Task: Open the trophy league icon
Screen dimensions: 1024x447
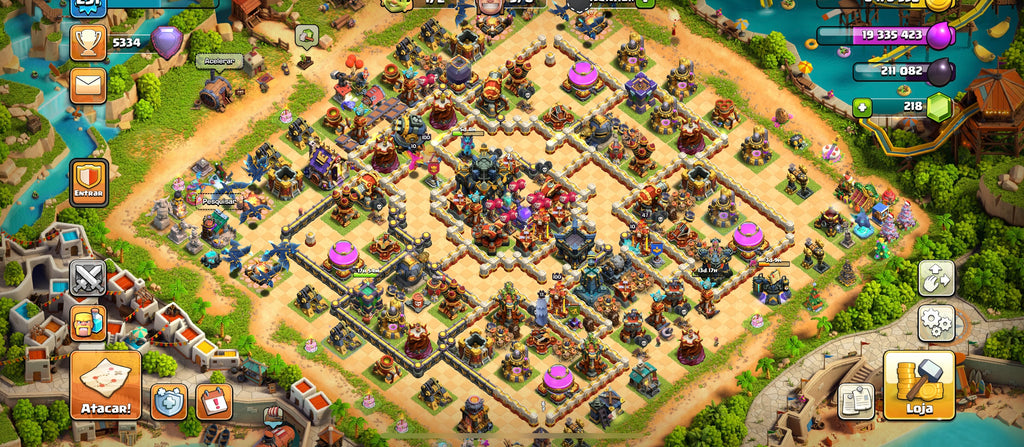Action: tap(89, 42)
